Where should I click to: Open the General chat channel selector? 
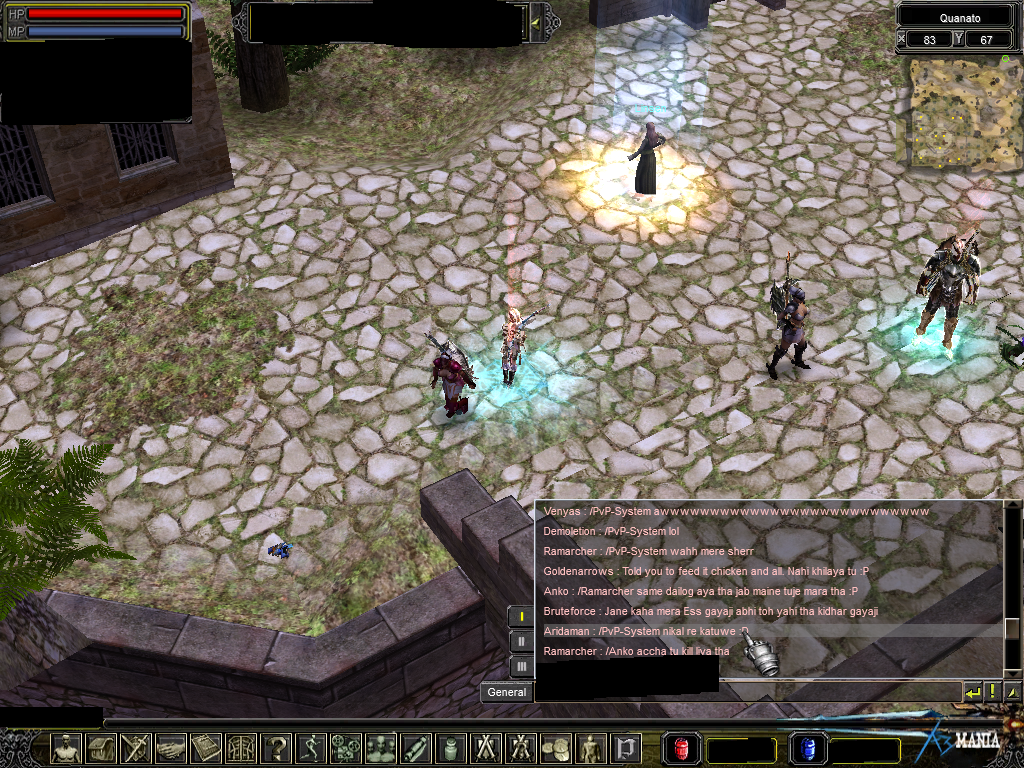click(x=507, y=692)
